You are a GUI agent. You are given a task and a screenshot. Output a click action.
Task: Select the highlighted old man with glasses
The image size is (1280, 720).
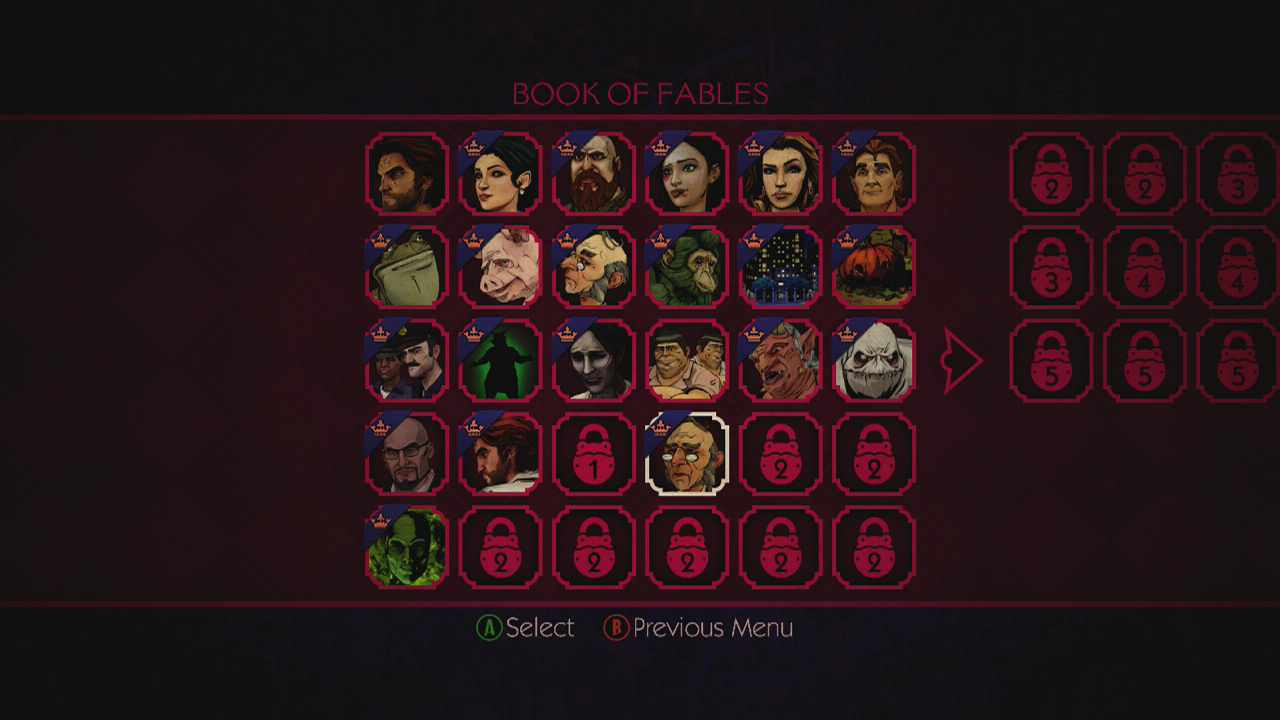tap(687, 454)
